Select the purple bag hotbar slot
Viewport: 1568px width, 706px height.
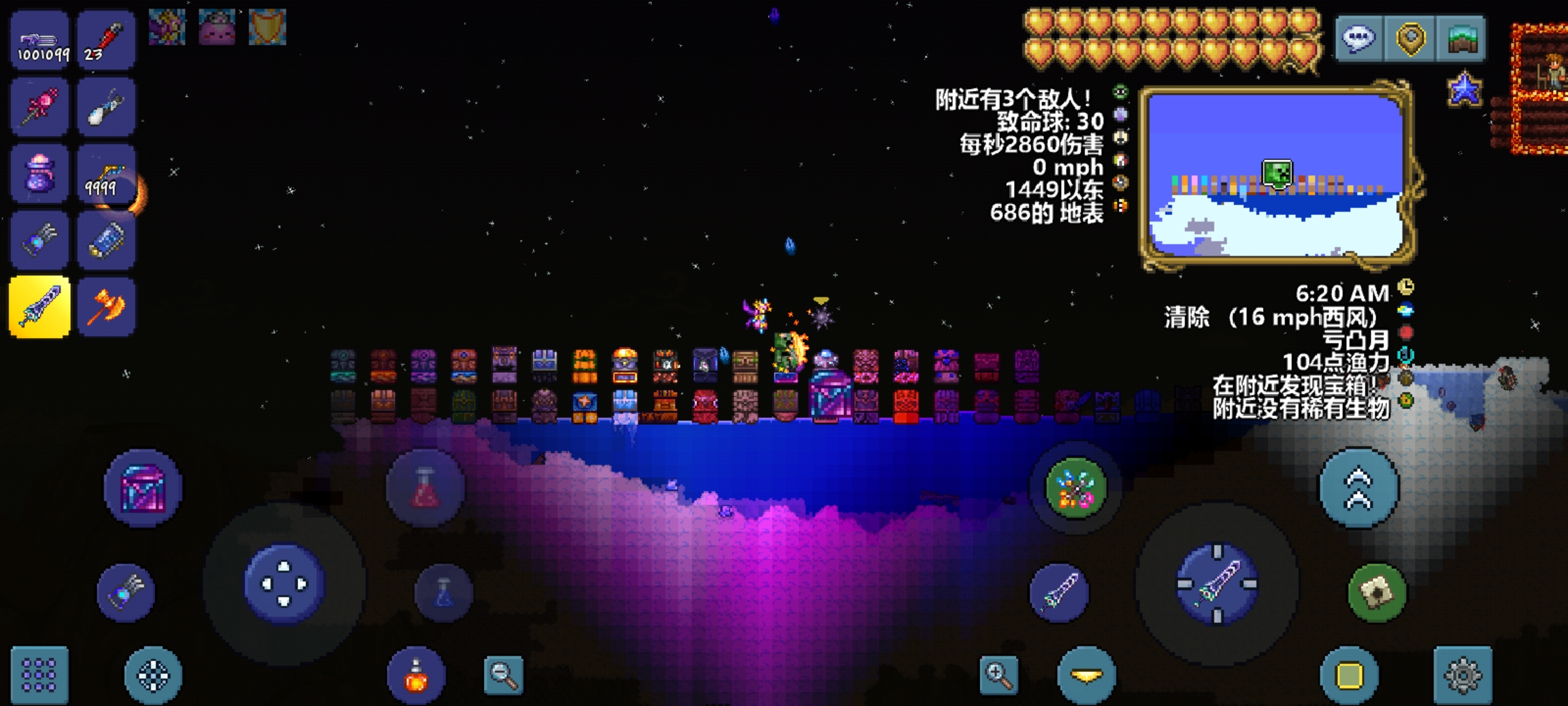click(40, 174)
